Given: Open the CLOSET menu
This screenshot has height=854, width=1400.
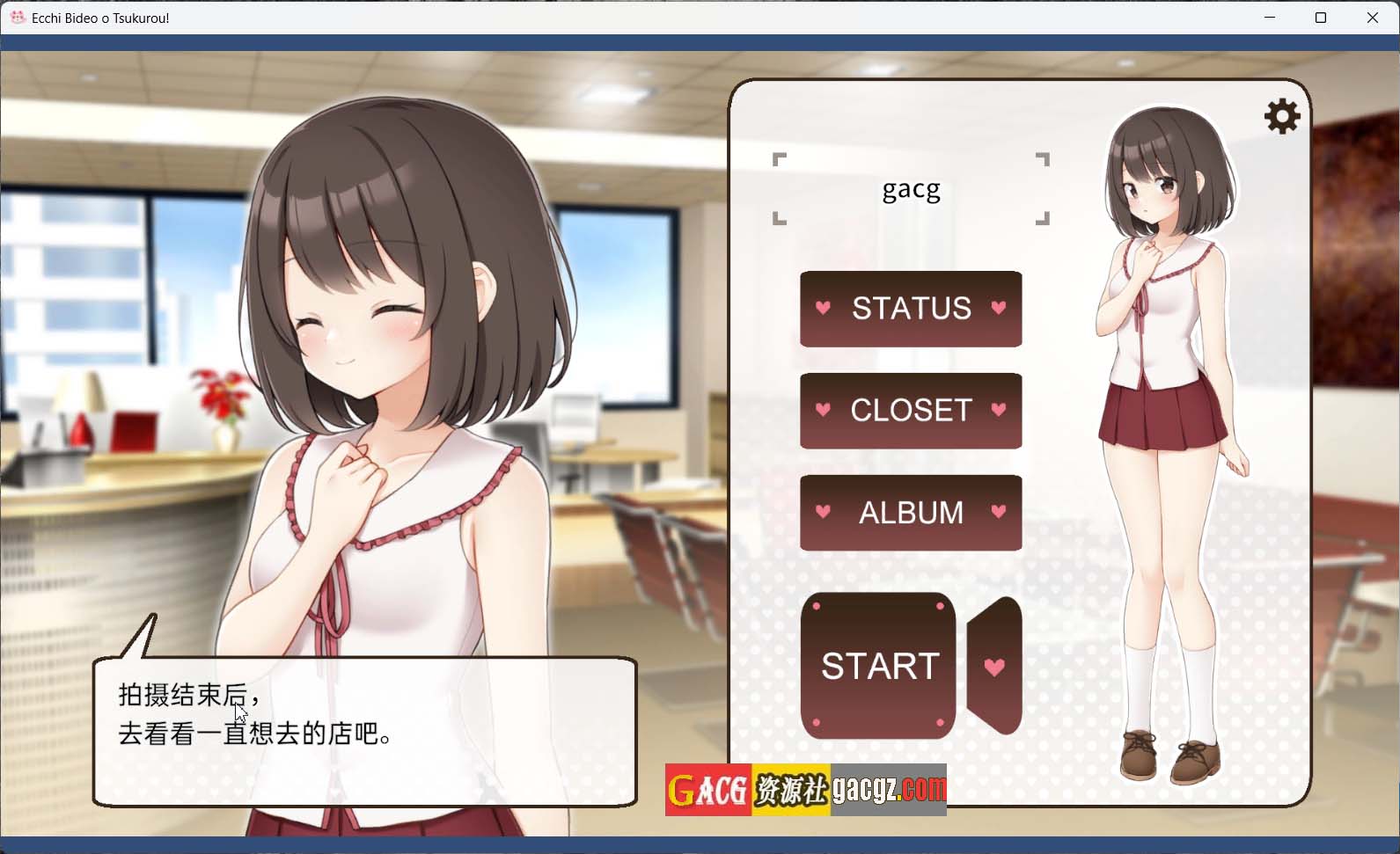Looking at the screenshot, I should pyautogui.click(x=911, y=411).
